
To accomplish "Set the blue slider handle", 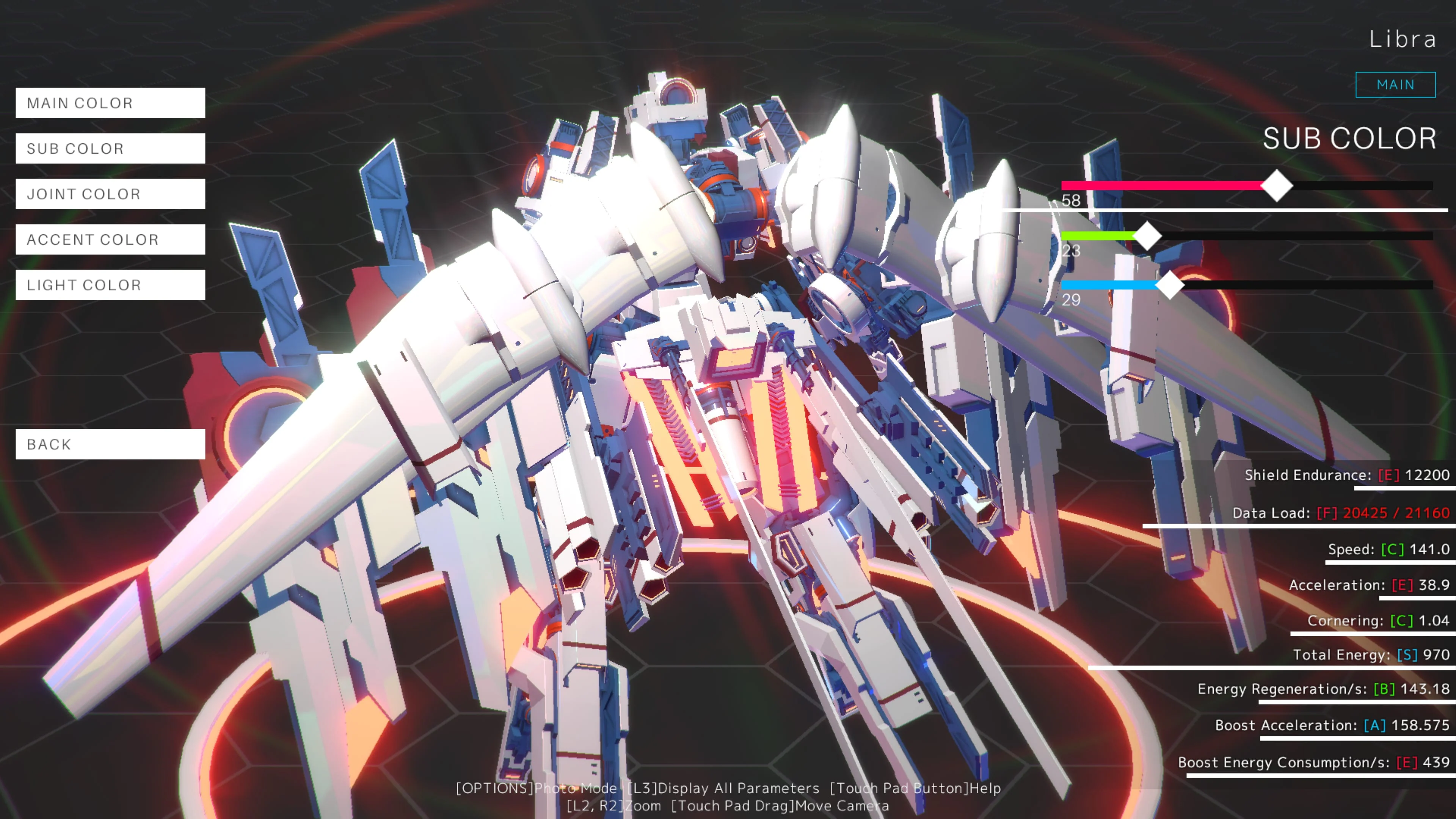I will (x=1171, y=286).
